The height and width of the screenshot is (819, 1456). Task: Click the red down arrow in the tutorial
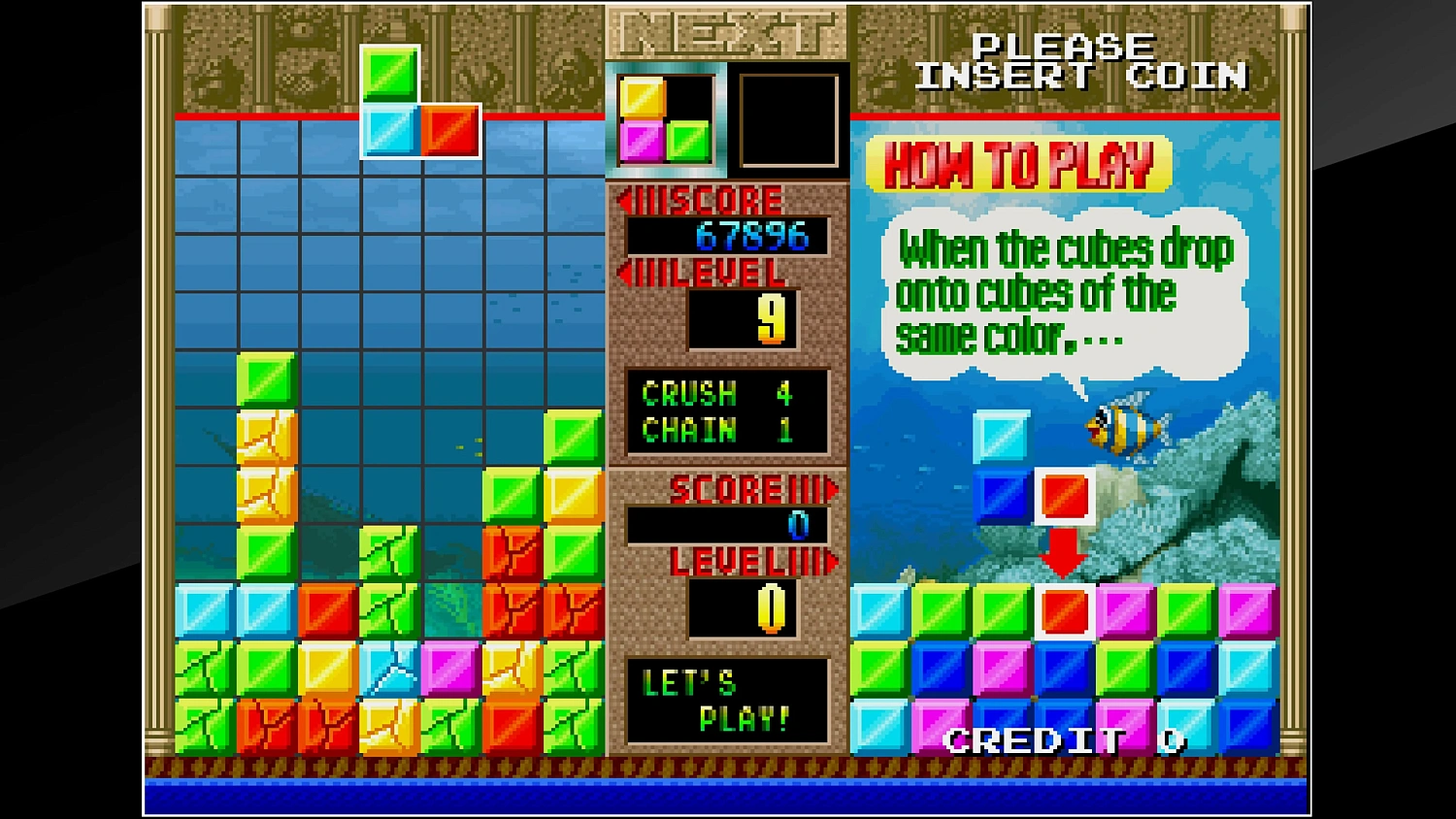point(1063,553)
